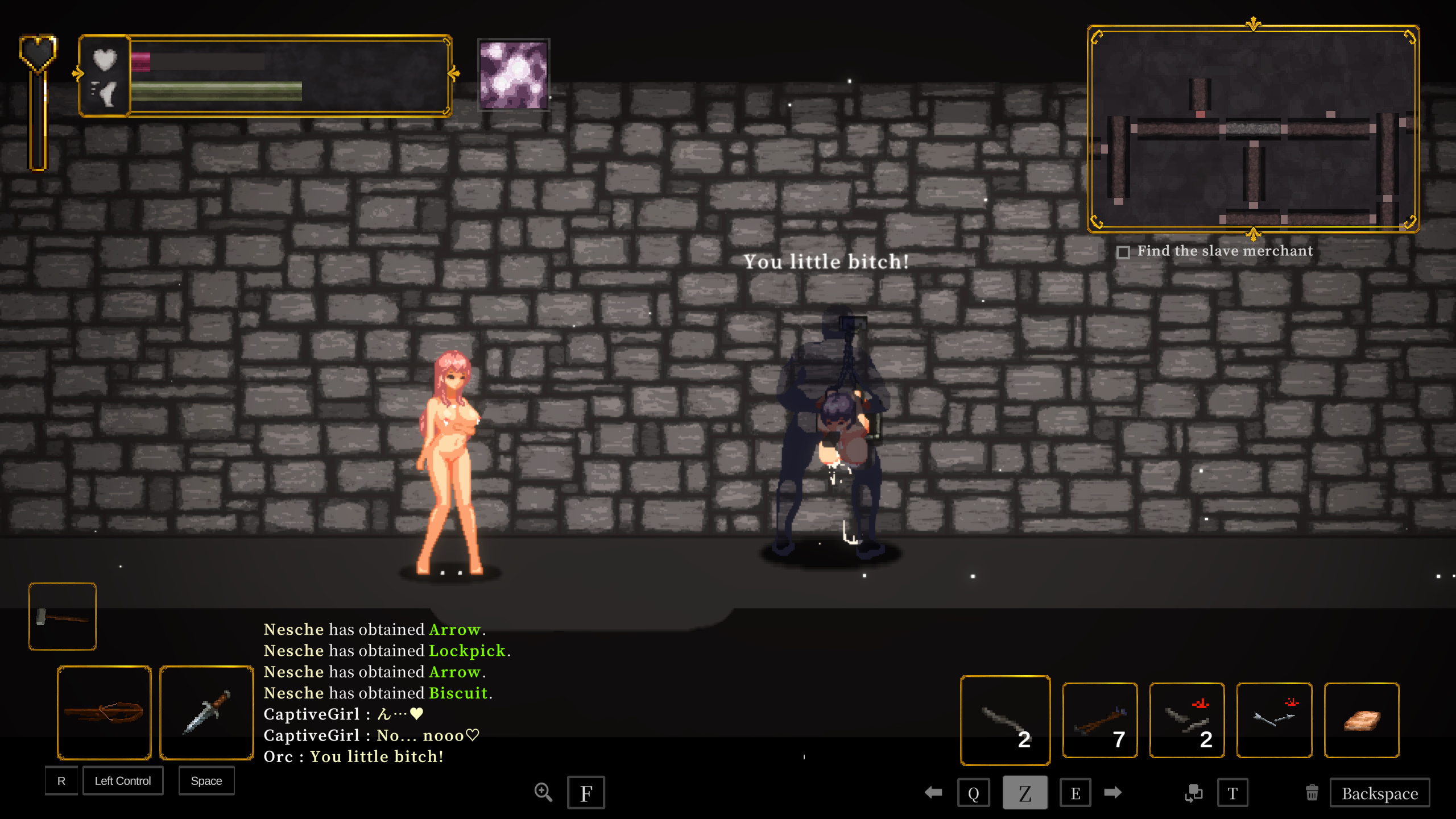The height and width of the screenshot is (819, 1456).
Task: Select the bloody lockpick item
Action: tap(1187, 720)
